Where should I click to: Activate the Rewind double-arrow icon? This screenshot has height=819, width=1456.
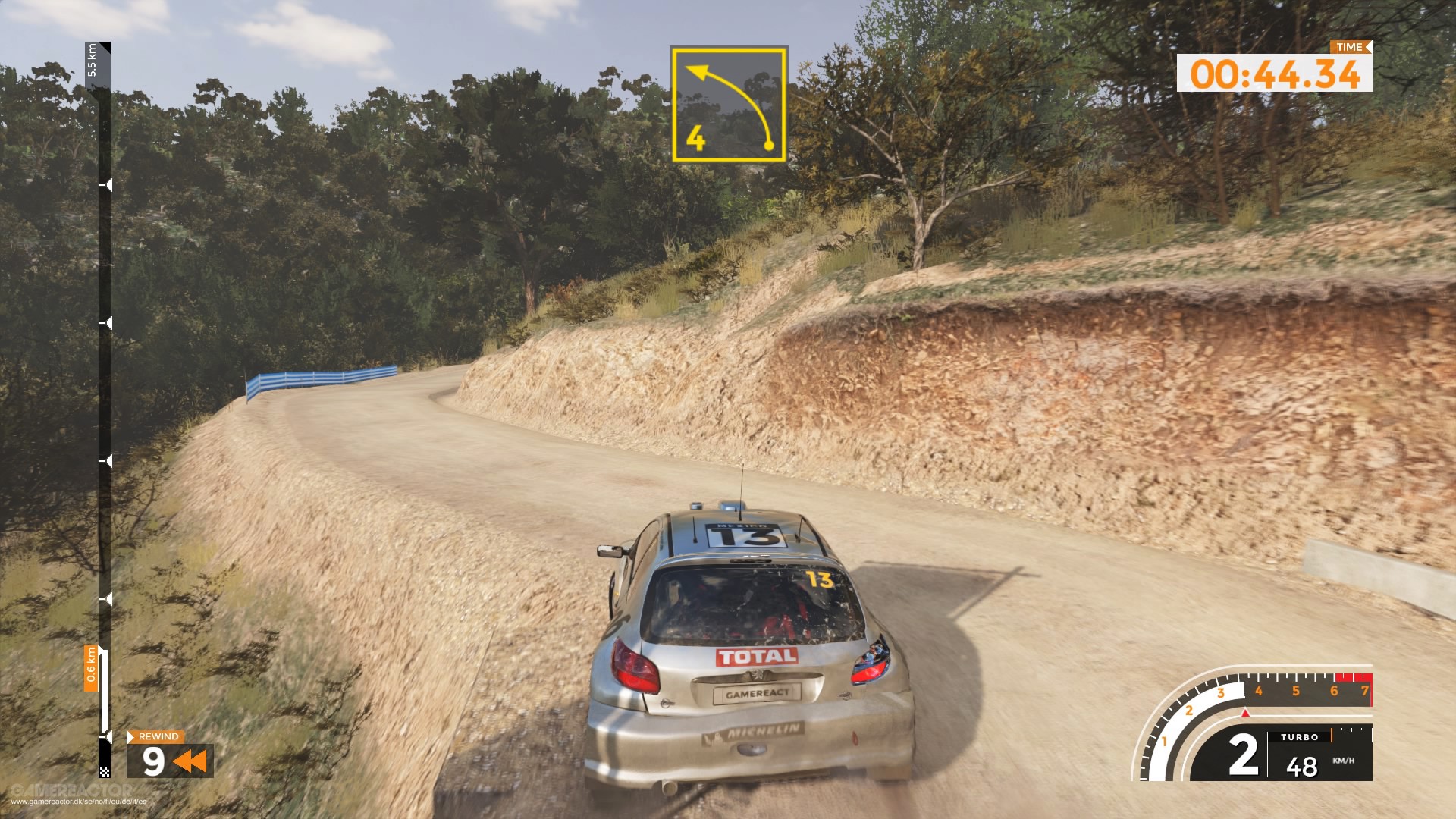pyautogui.click(x=190, y=761)
